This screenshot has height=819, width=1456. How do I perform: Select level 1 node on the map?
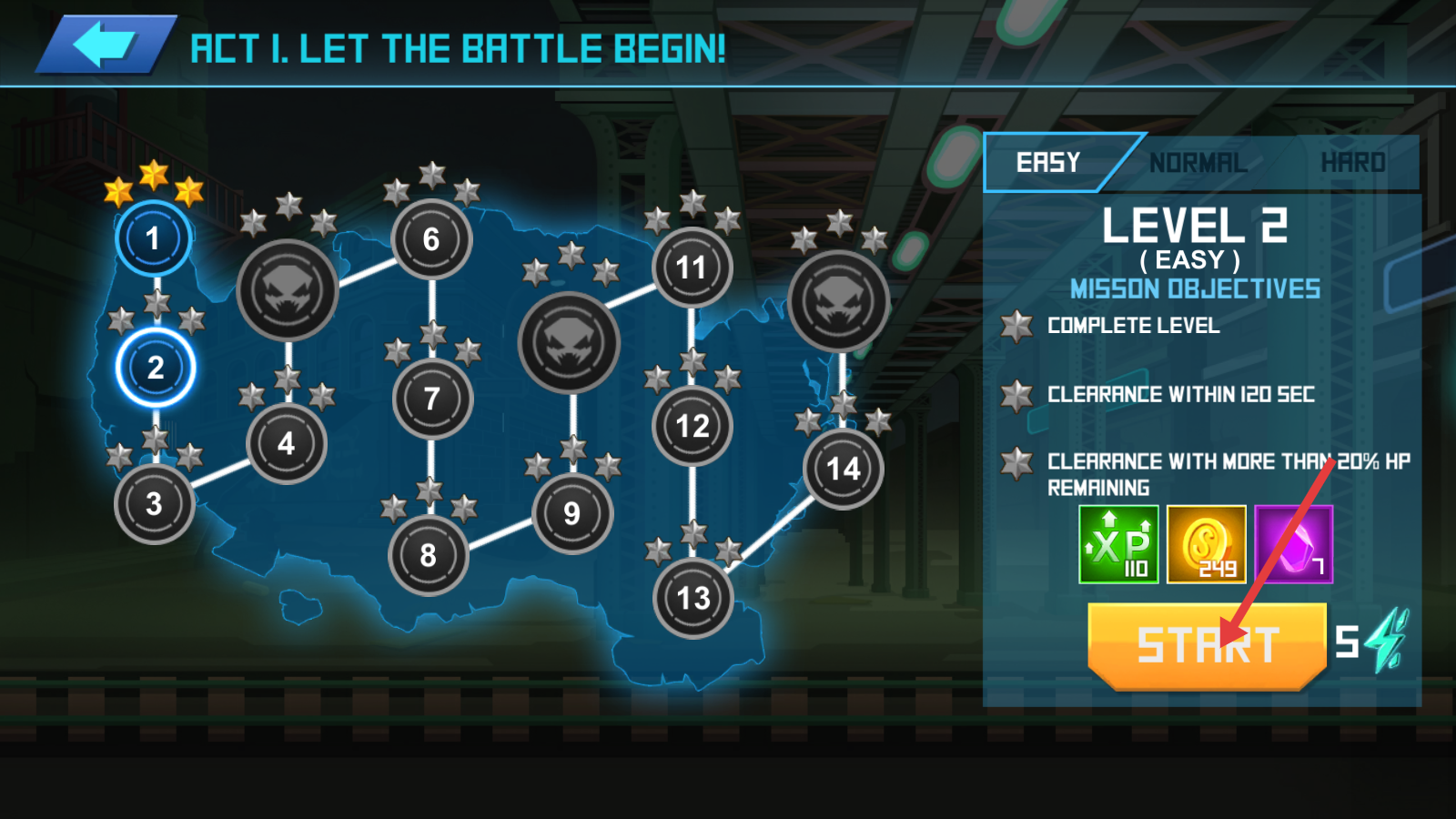point(153,238)
